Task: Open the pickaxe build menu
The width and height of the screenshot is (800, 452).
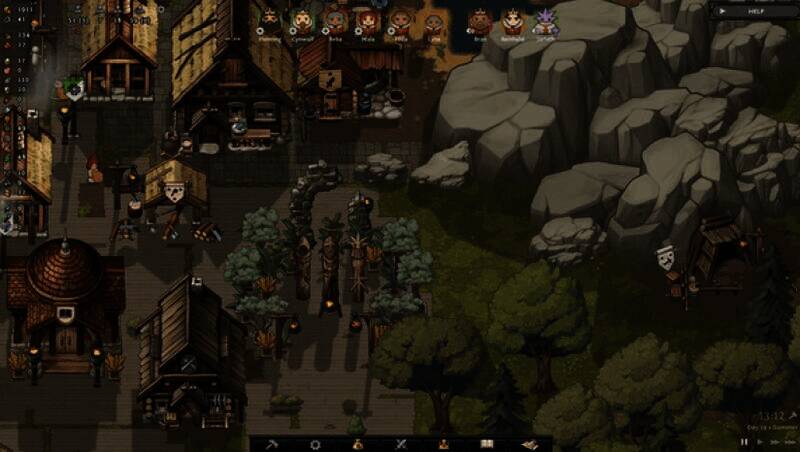Action: pyautogui.click(x=271, y=444)
